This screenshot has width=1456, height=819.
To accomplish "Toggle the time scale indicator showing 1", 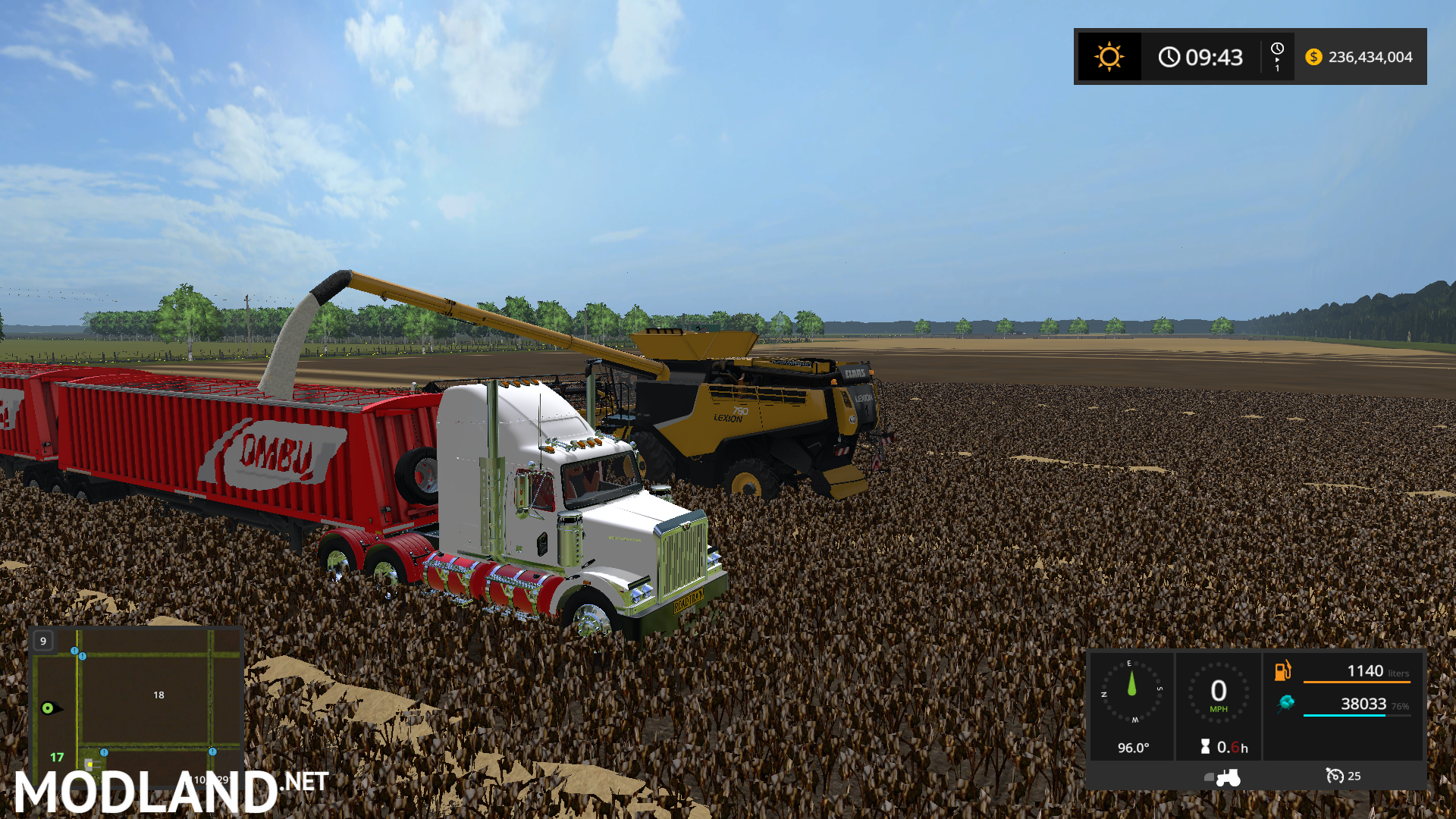I will (x=1277, y=56).
